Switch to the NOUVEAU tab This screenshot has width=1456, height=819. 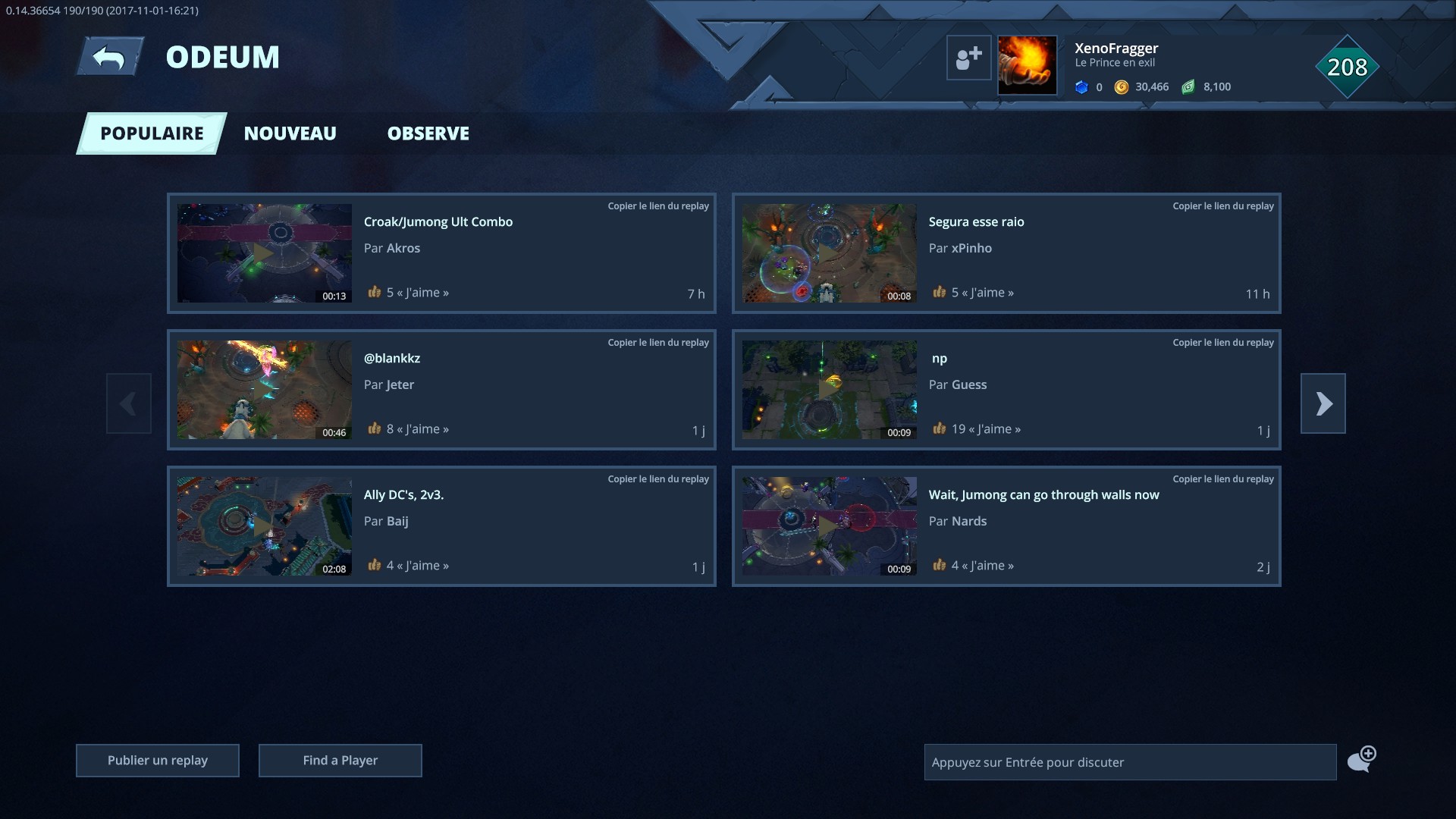(x=290, y=133)
